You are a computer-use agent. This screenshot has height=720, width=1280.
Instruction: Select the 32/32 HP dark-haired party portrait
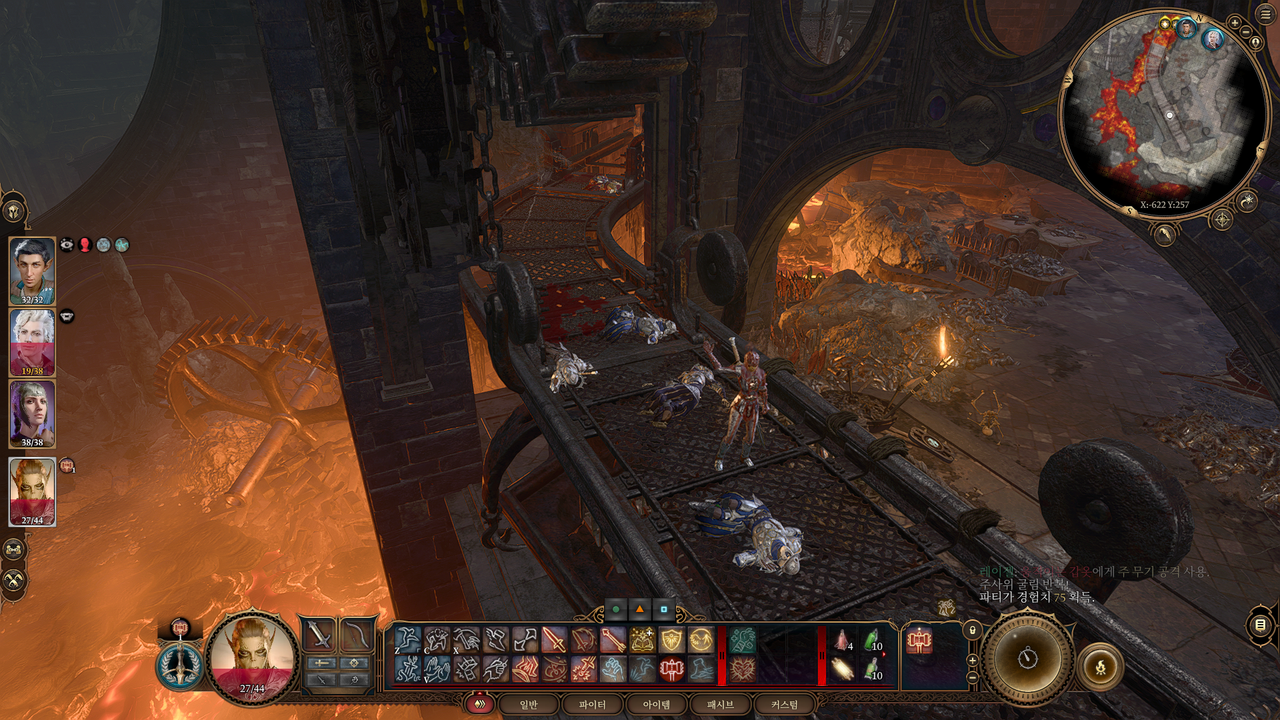(x=32, y=270)
